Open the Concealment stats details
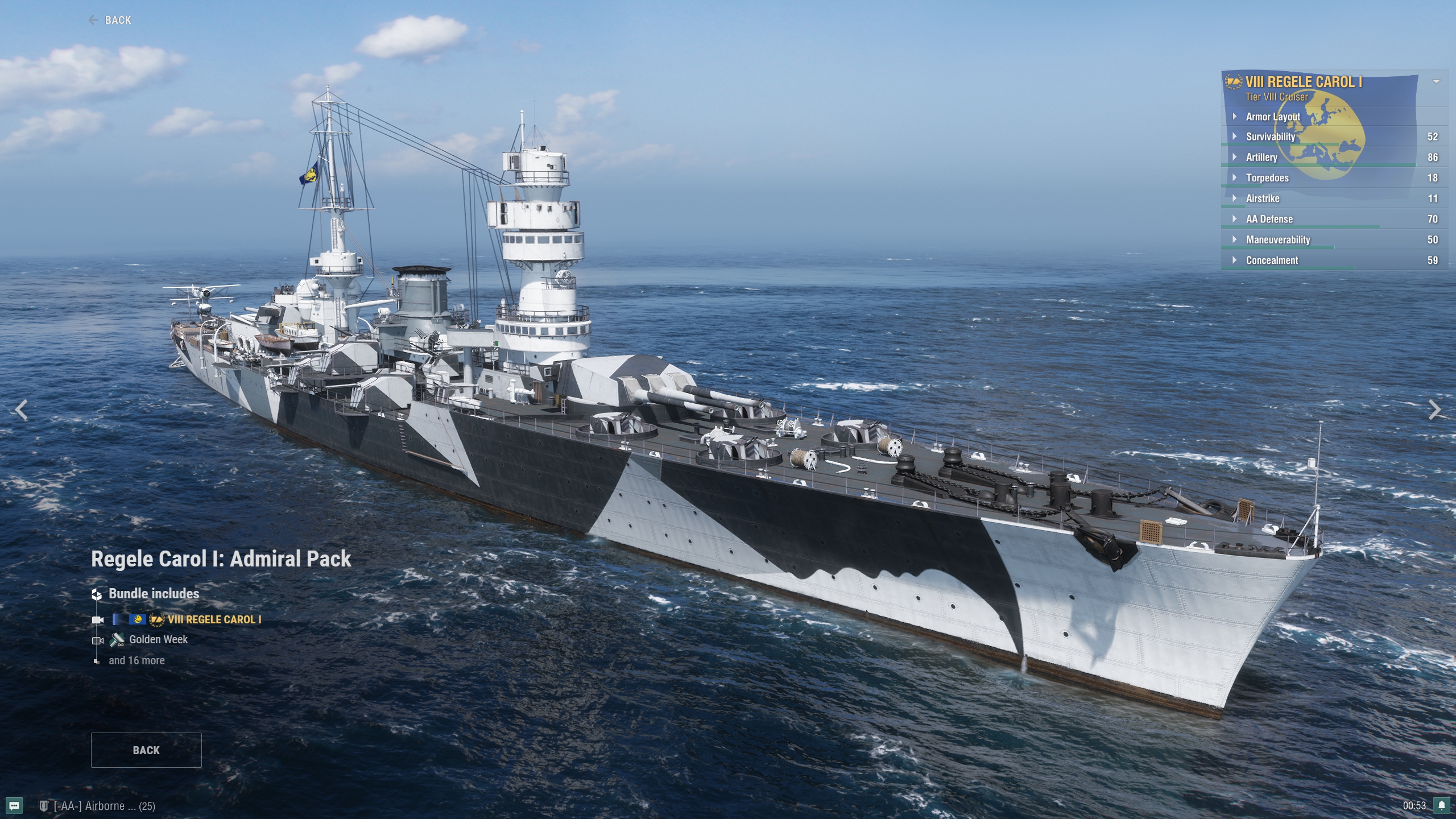The image size is (1456, 819). [1272, 260]
